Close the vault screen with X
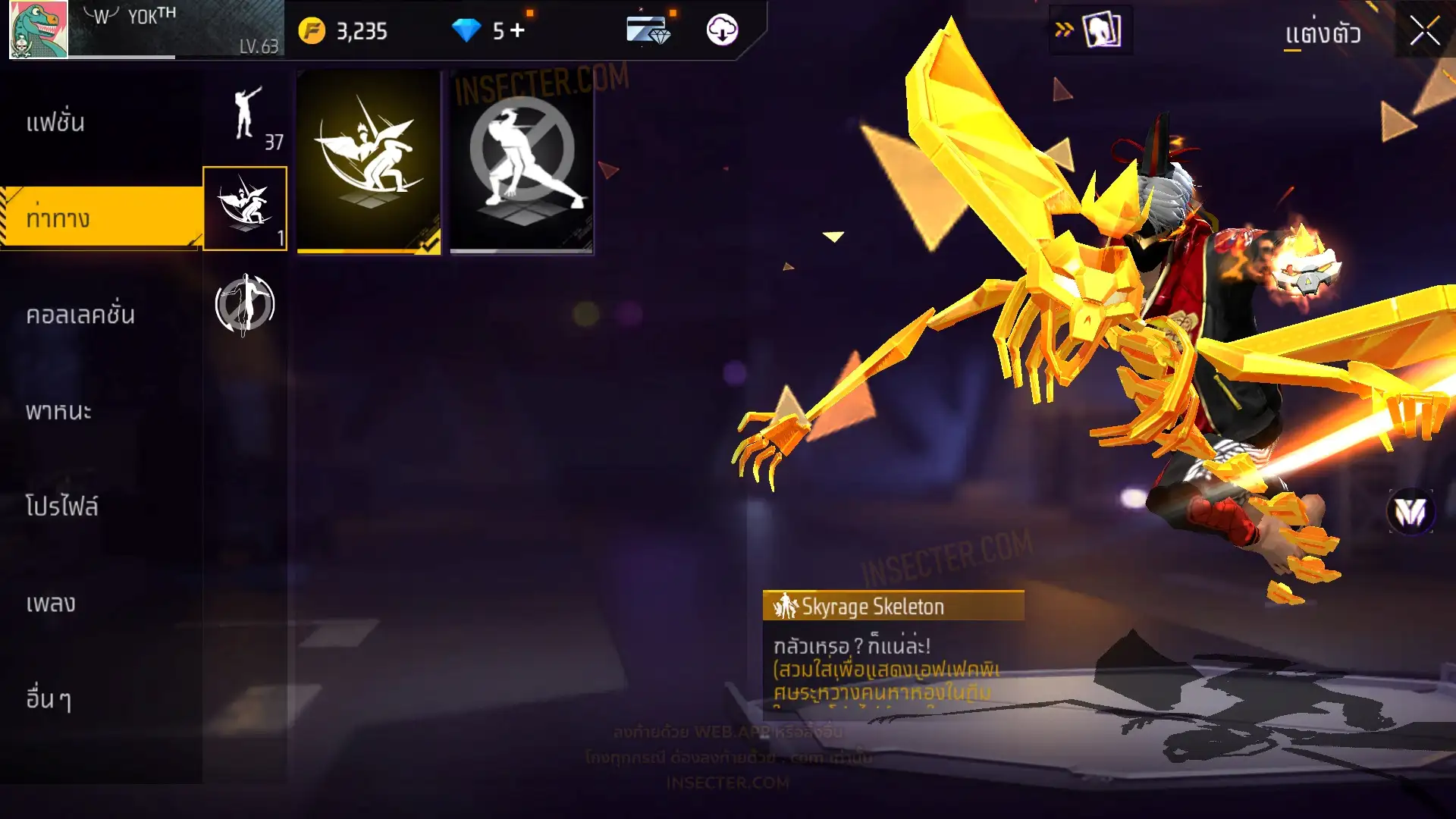The image size is (1456, 819). (x=1424, y=32)
